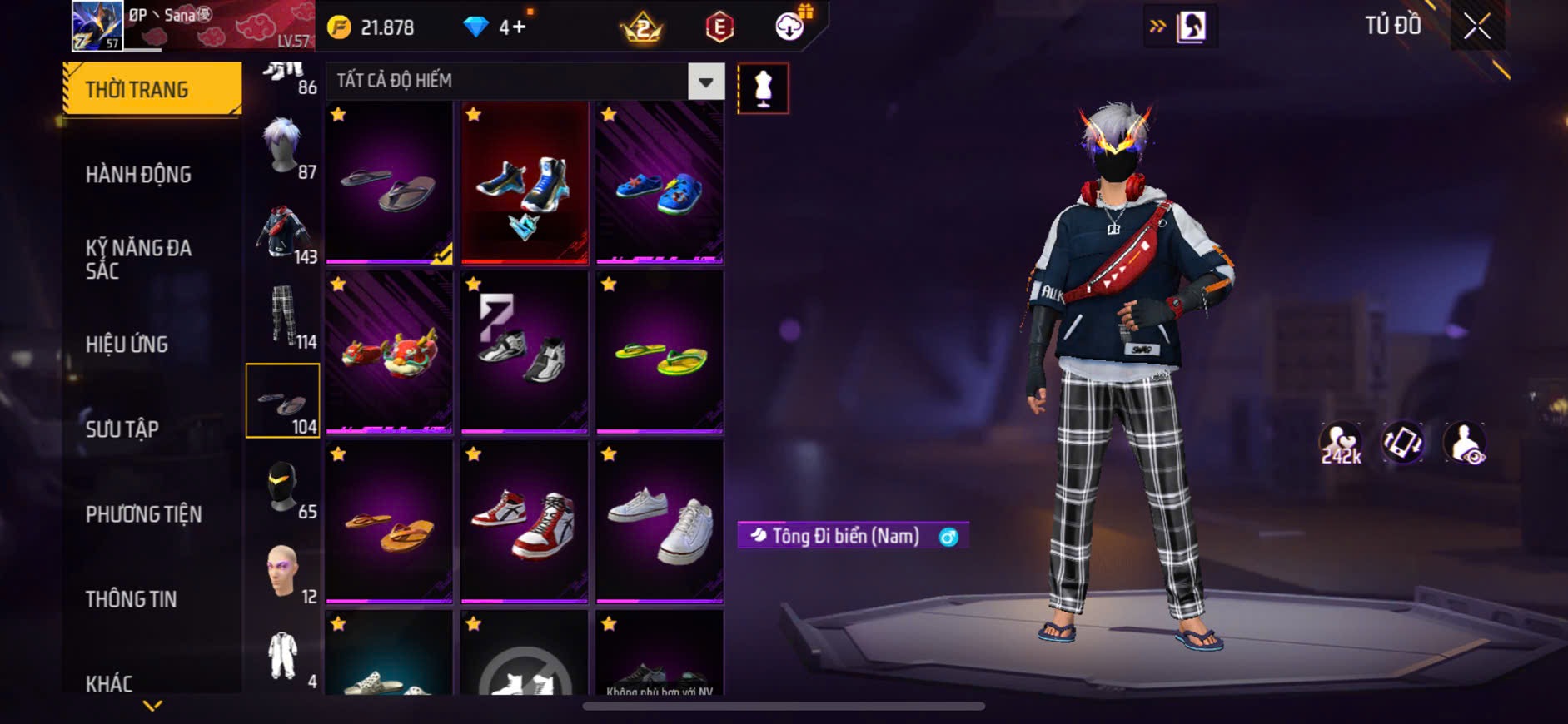1568x724 pixels.
Task: Pick the red and white high-top sneakers
Action: pyautogui.click(x=525, y=521)
